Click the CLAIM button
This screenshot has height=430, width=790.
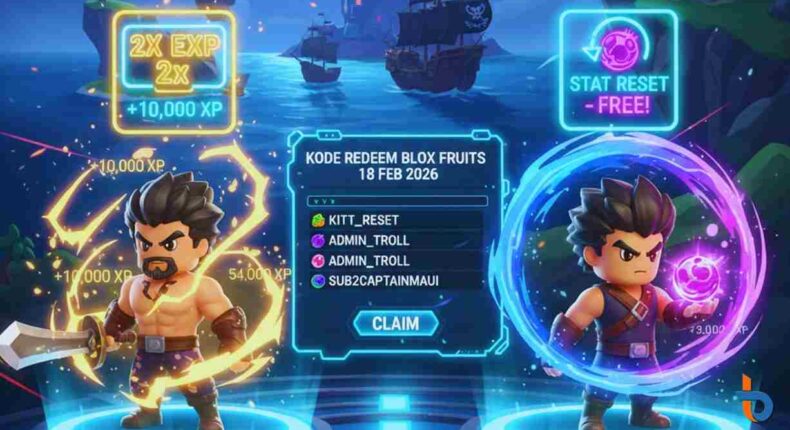coord(396,323)
